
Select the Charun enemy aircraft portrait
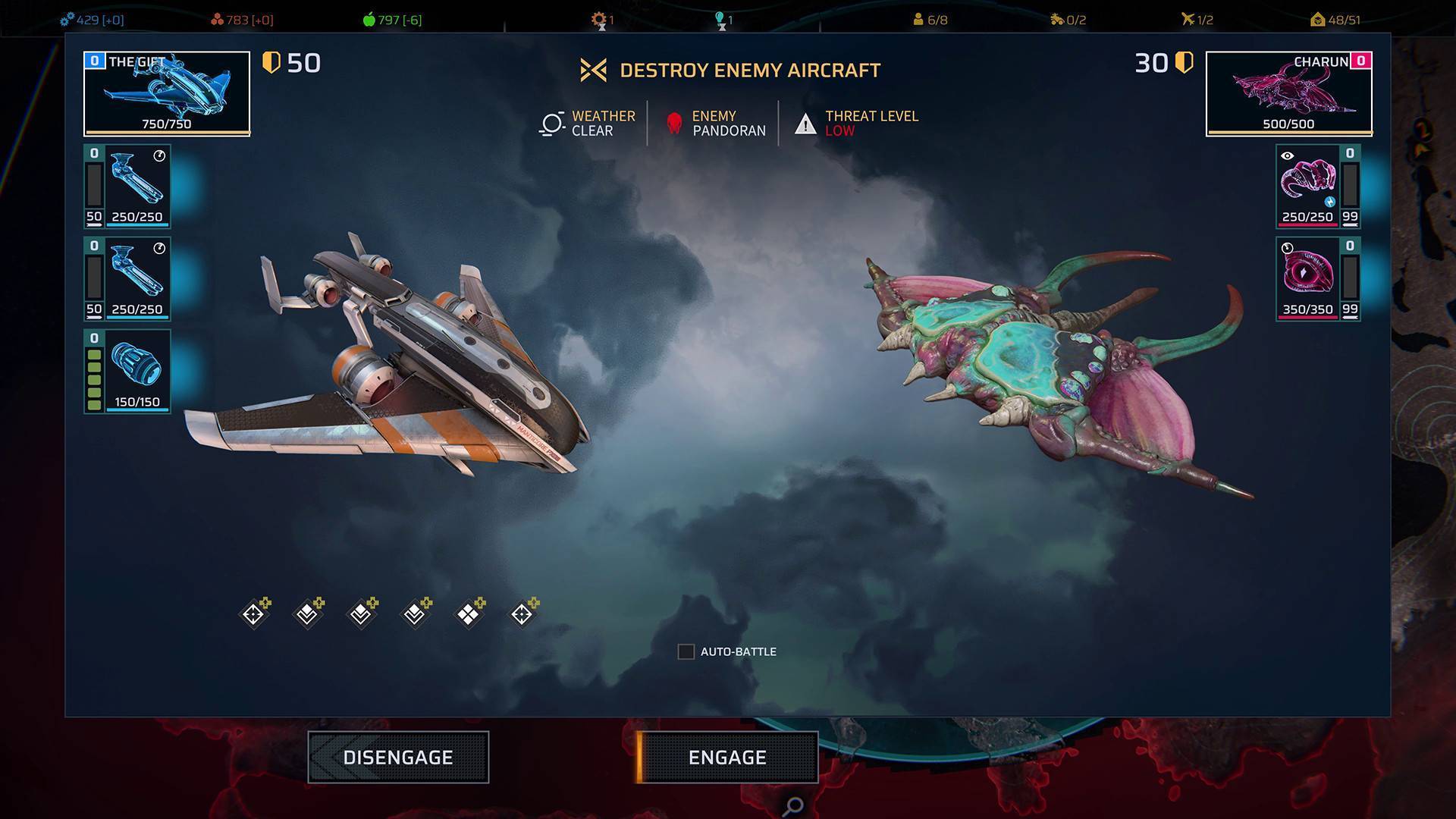coord(1288,93)
